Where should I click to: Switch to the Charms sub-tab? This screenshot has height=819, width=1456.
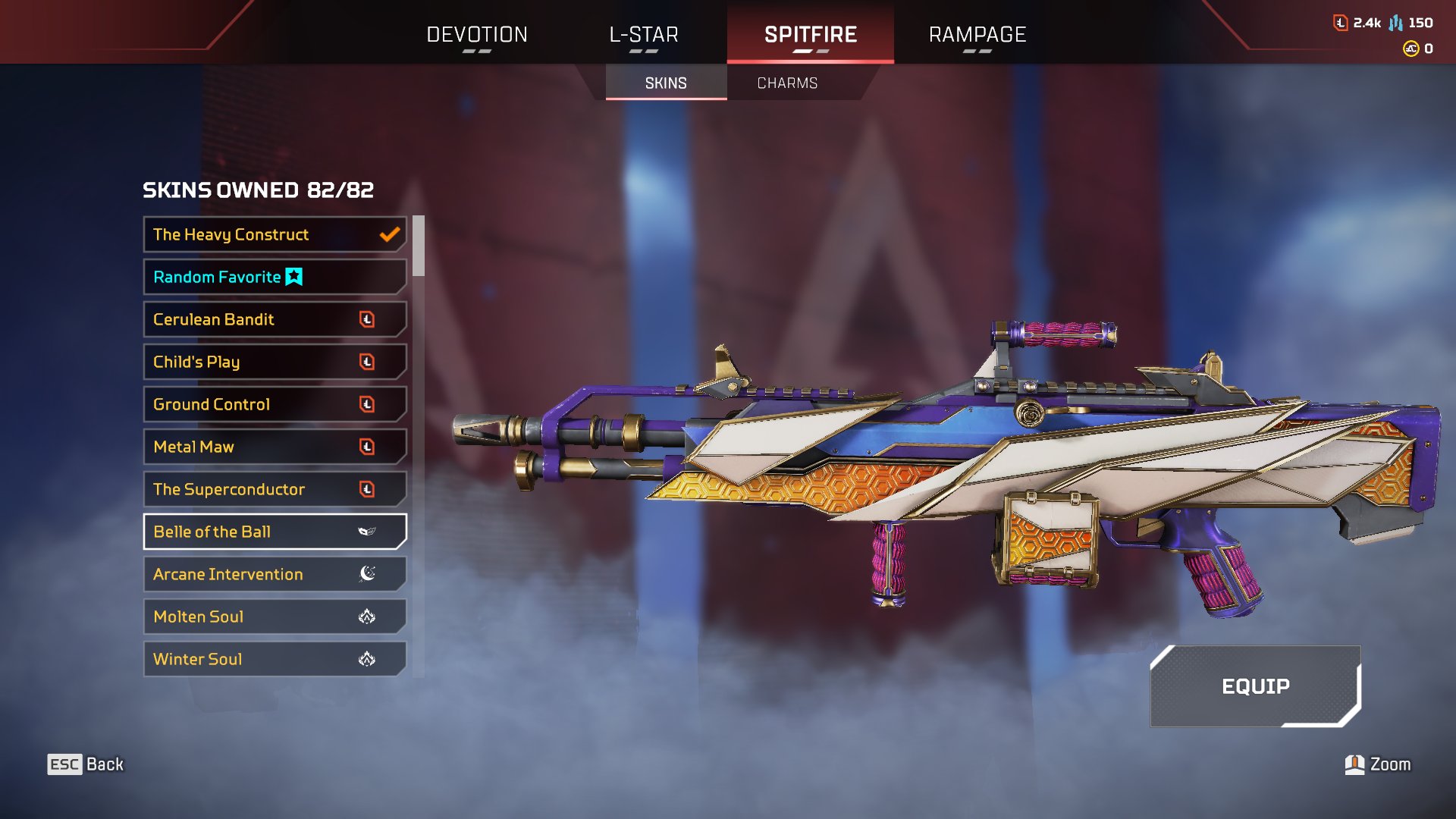pos(787,83)
